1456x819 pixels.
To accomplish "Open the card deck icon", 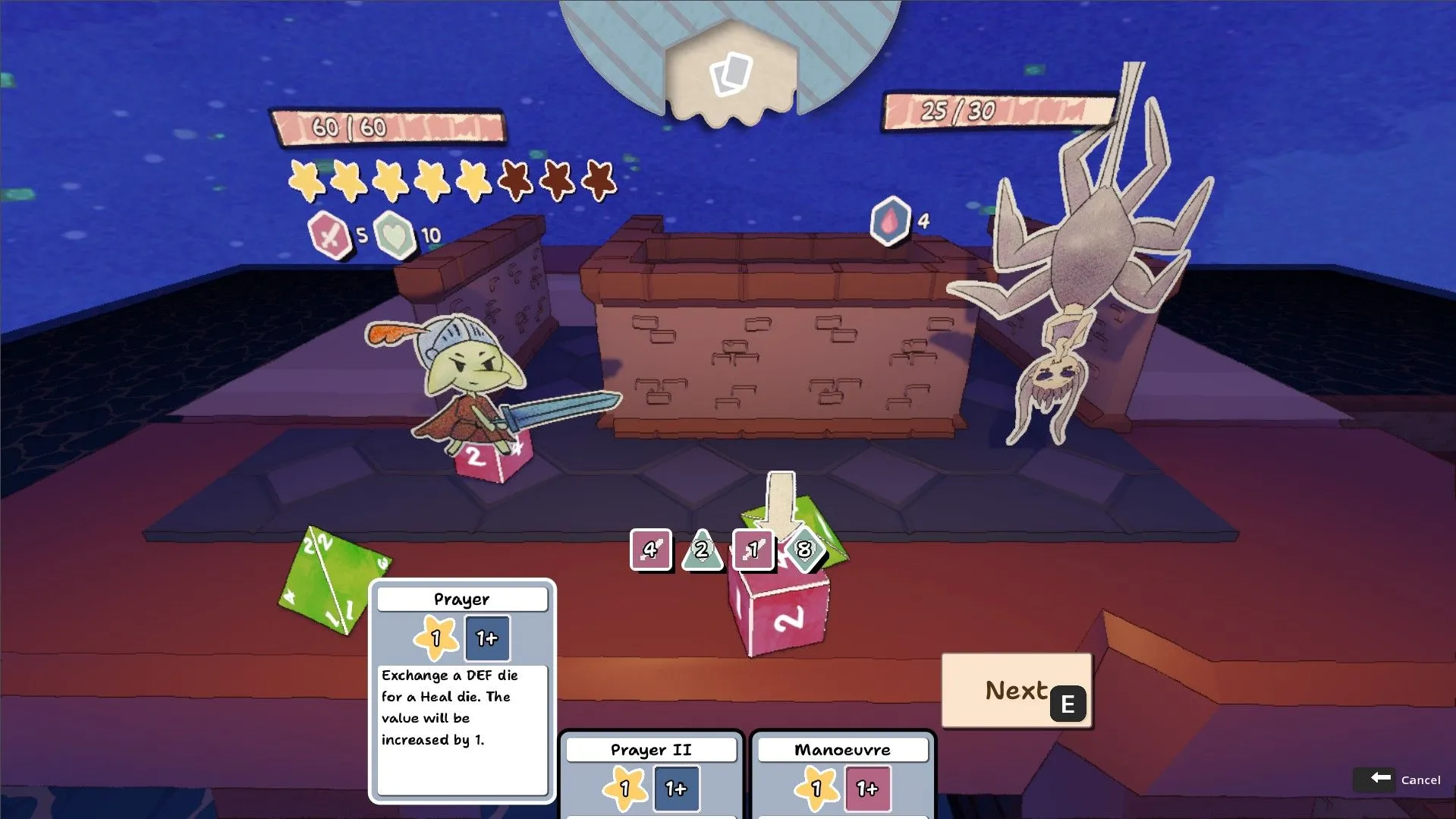I will (x=731, y=74).
